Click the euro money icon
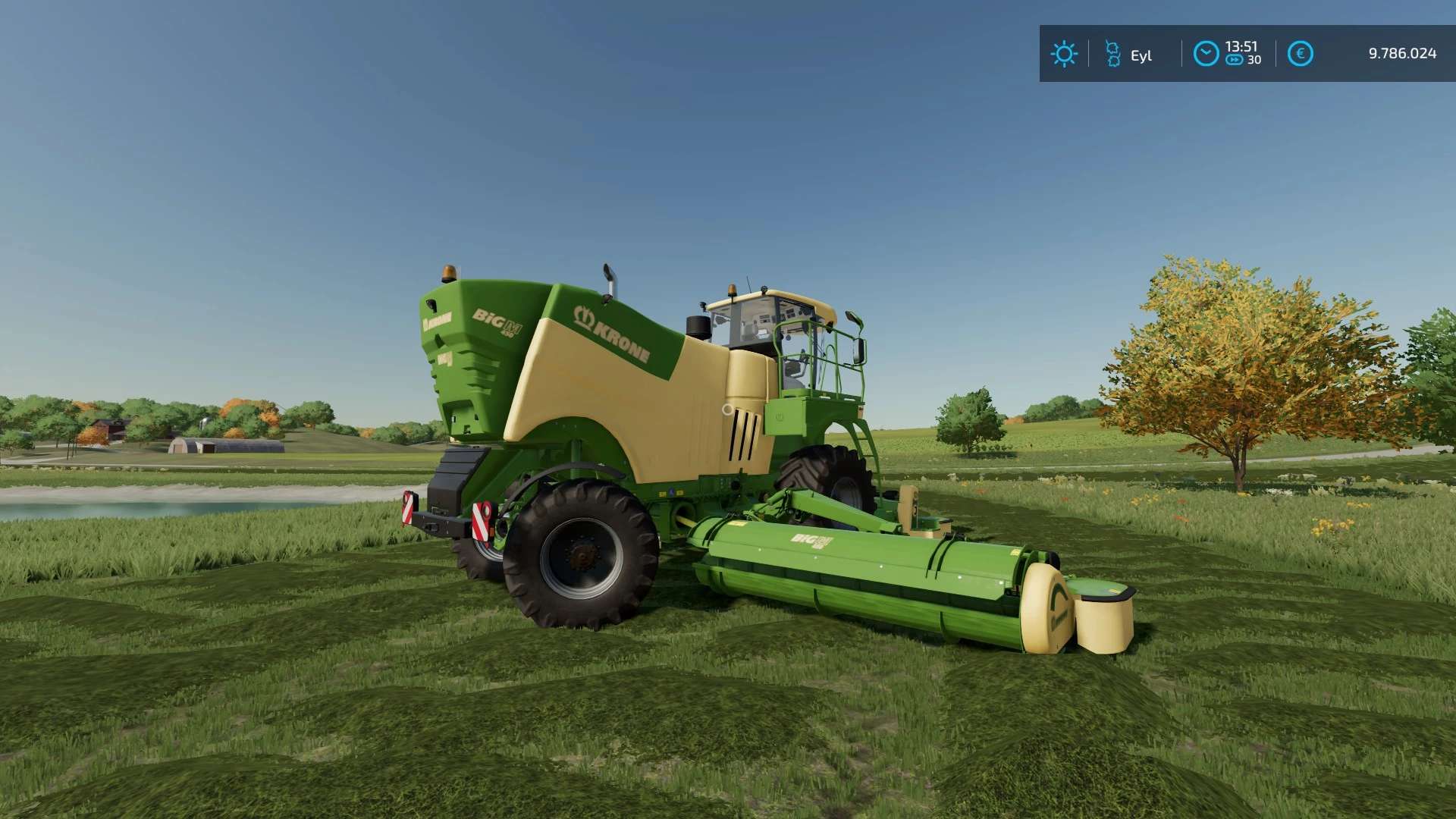The width and height of the screenshot is (1456, 819). click(x=1300, y=54)
